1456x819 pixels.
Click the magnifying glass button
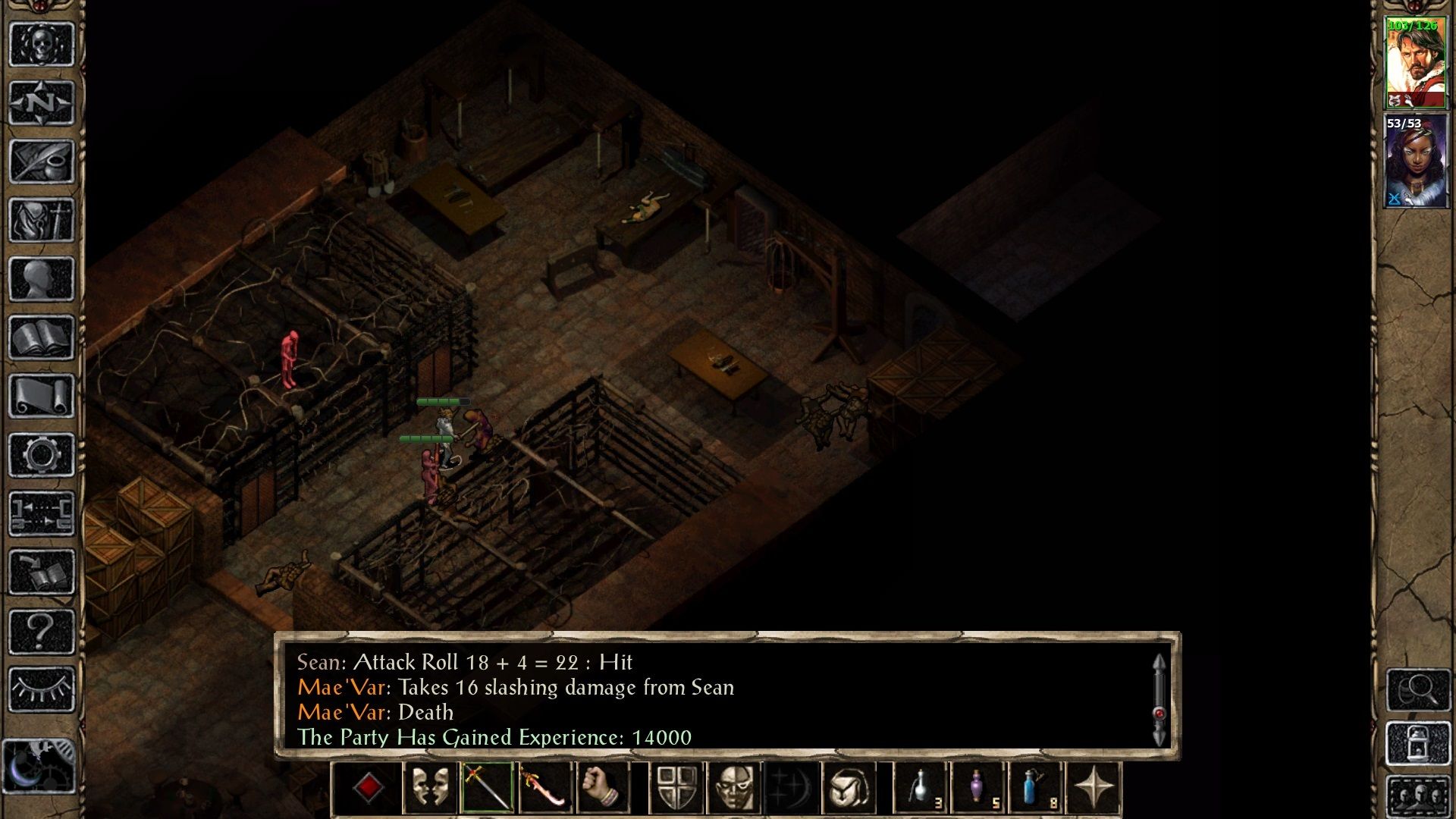(1418, 689)
